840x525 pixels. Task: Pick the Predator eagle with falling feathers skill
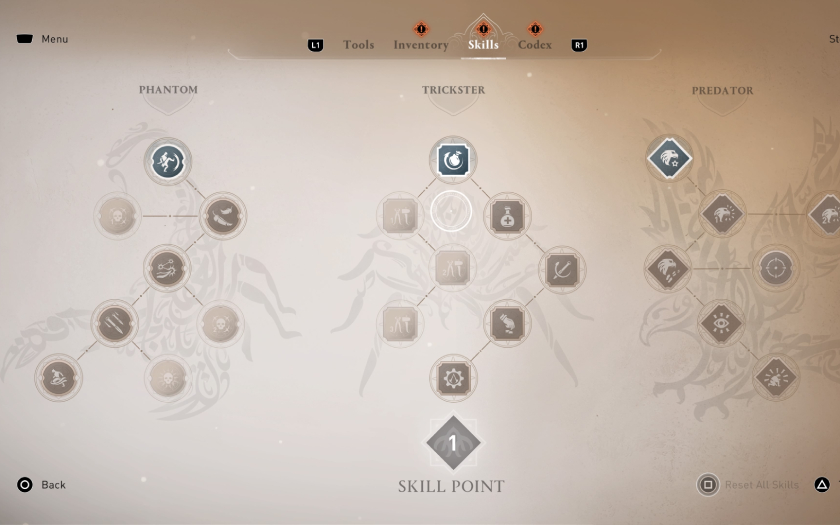[668, 268]
